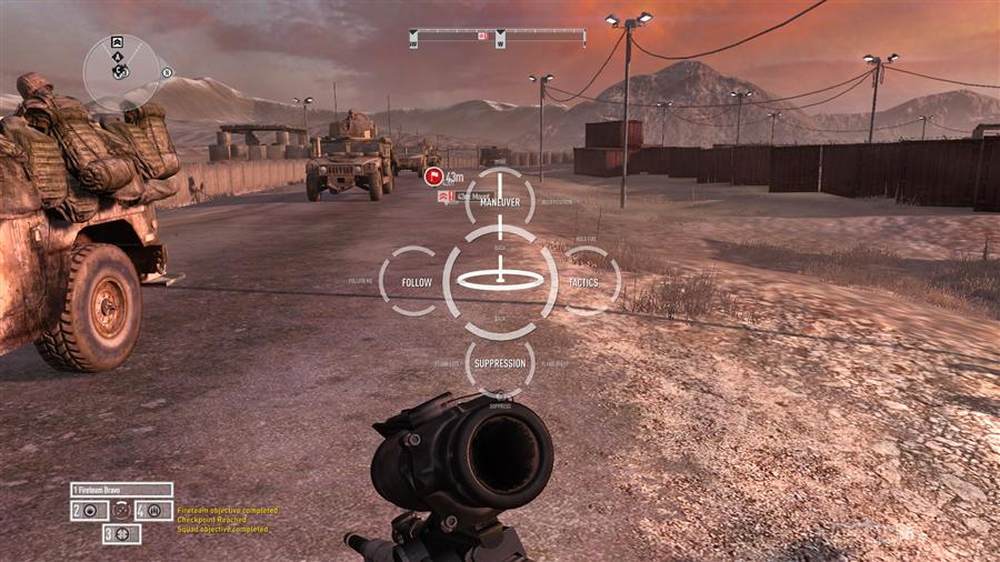Select squad member slot 4
This screenshot has height=562, width=1000.
point(154,510)
